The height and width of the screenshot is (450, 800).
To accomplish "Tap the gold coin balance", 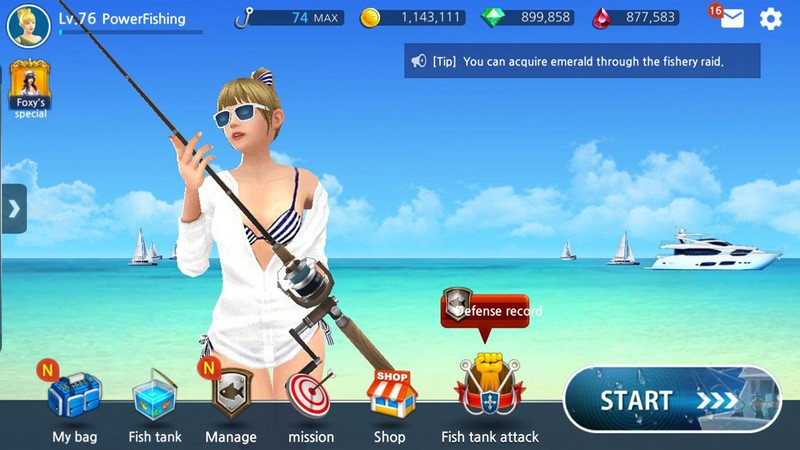I will point(412,17).
